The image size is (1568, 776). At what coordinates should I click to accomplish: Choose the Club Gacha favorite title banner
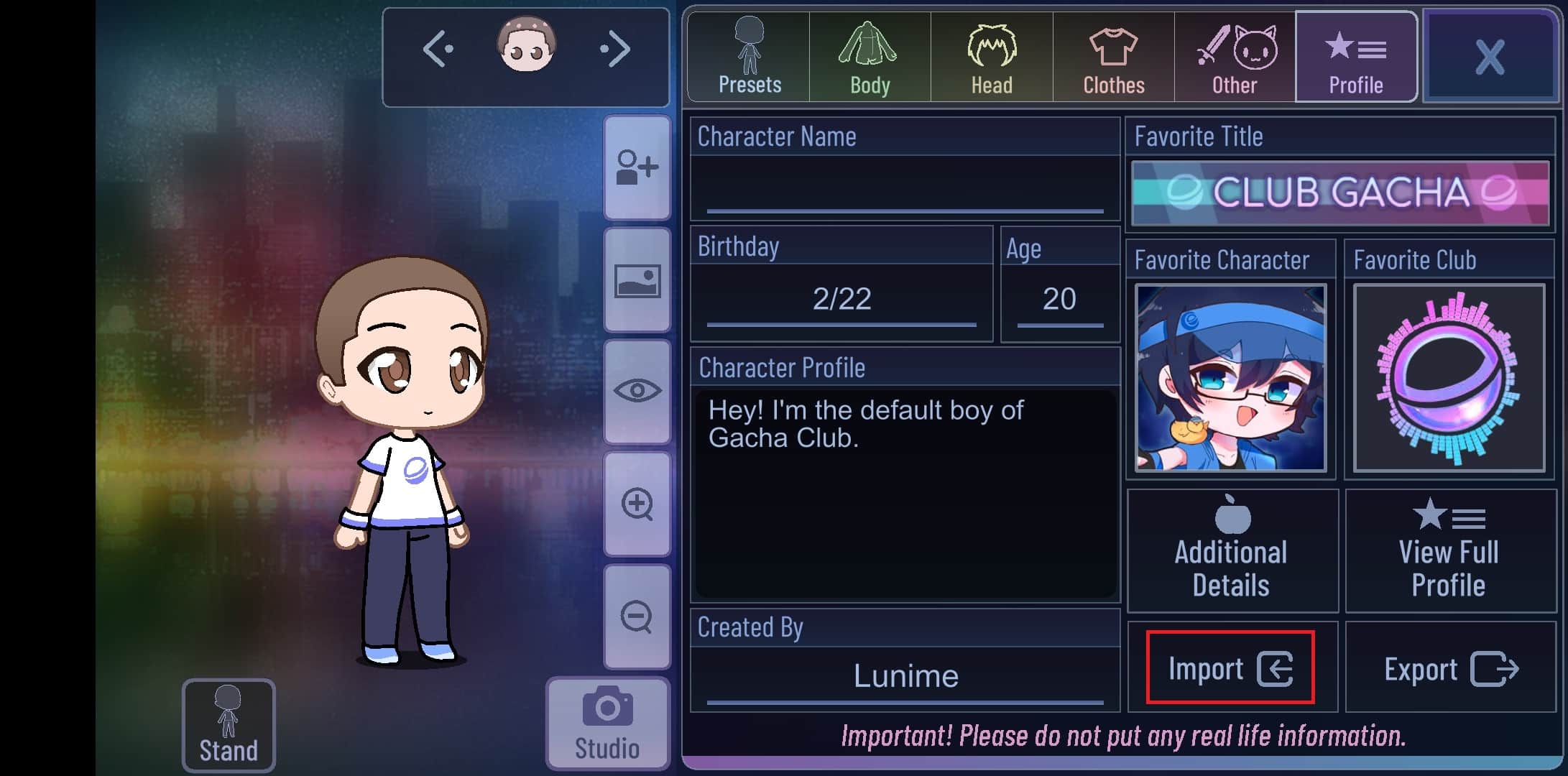[1340, 193]
